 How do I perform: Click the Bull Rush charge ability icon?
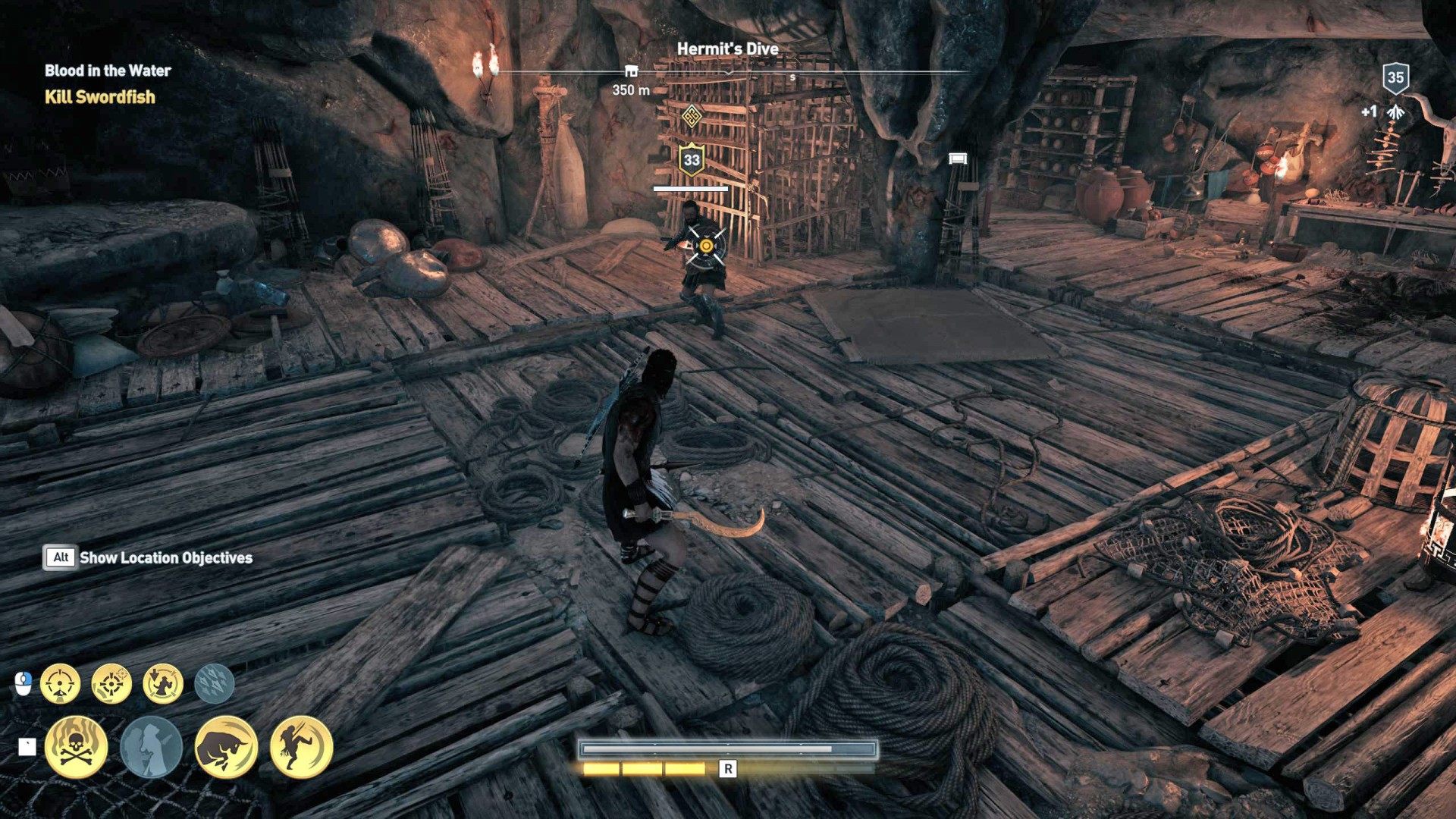[x=224, y=748]
